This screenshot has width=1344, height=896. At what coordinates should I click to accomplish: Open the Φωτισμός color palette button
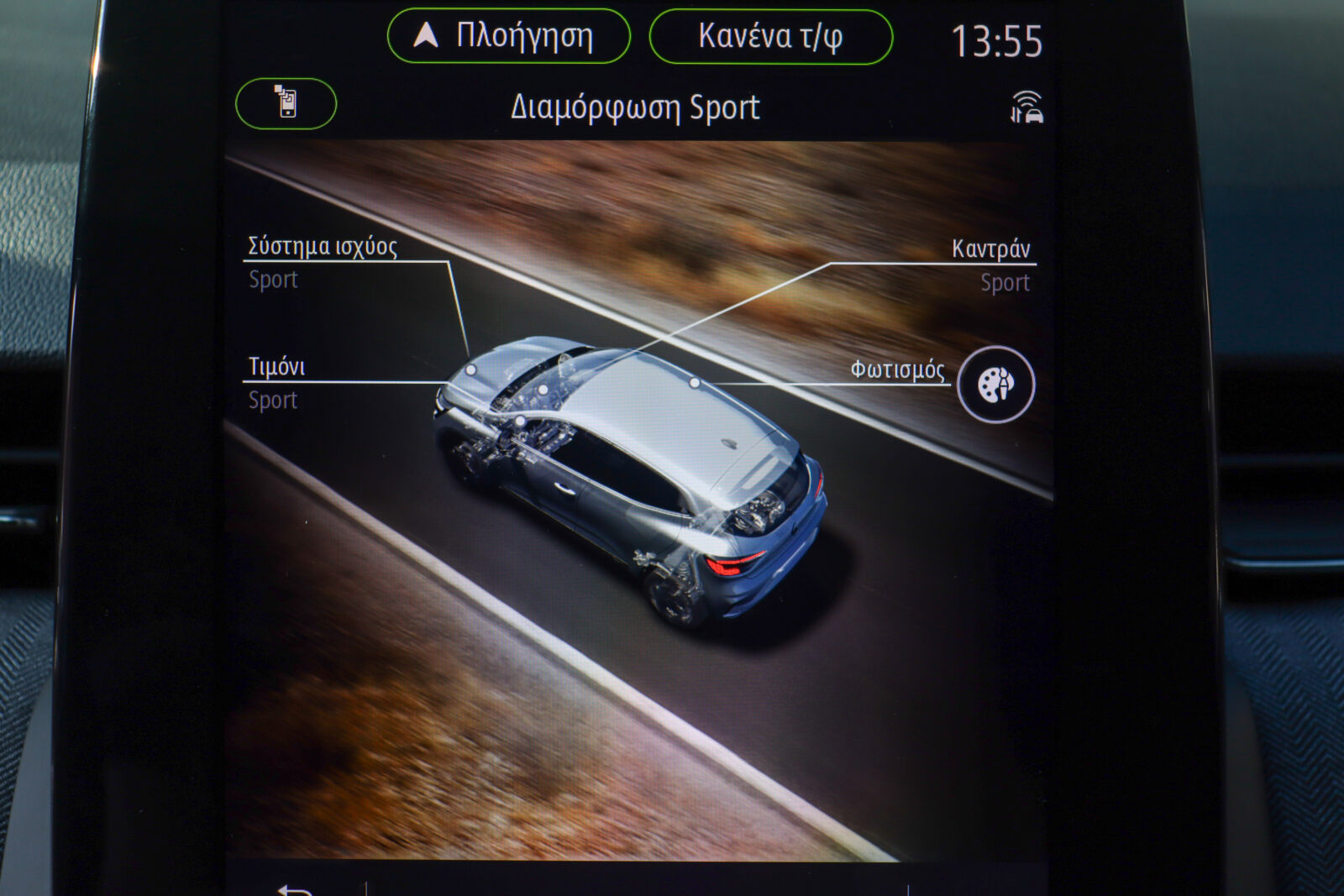tap(995, 385)
